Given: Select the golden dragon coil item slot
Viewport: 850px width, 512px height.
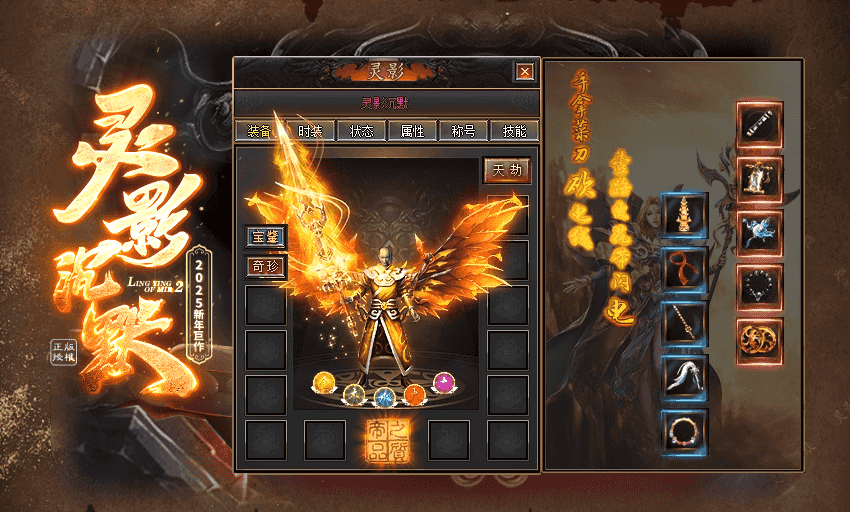Looking at the screenshot, I should 760,341.
